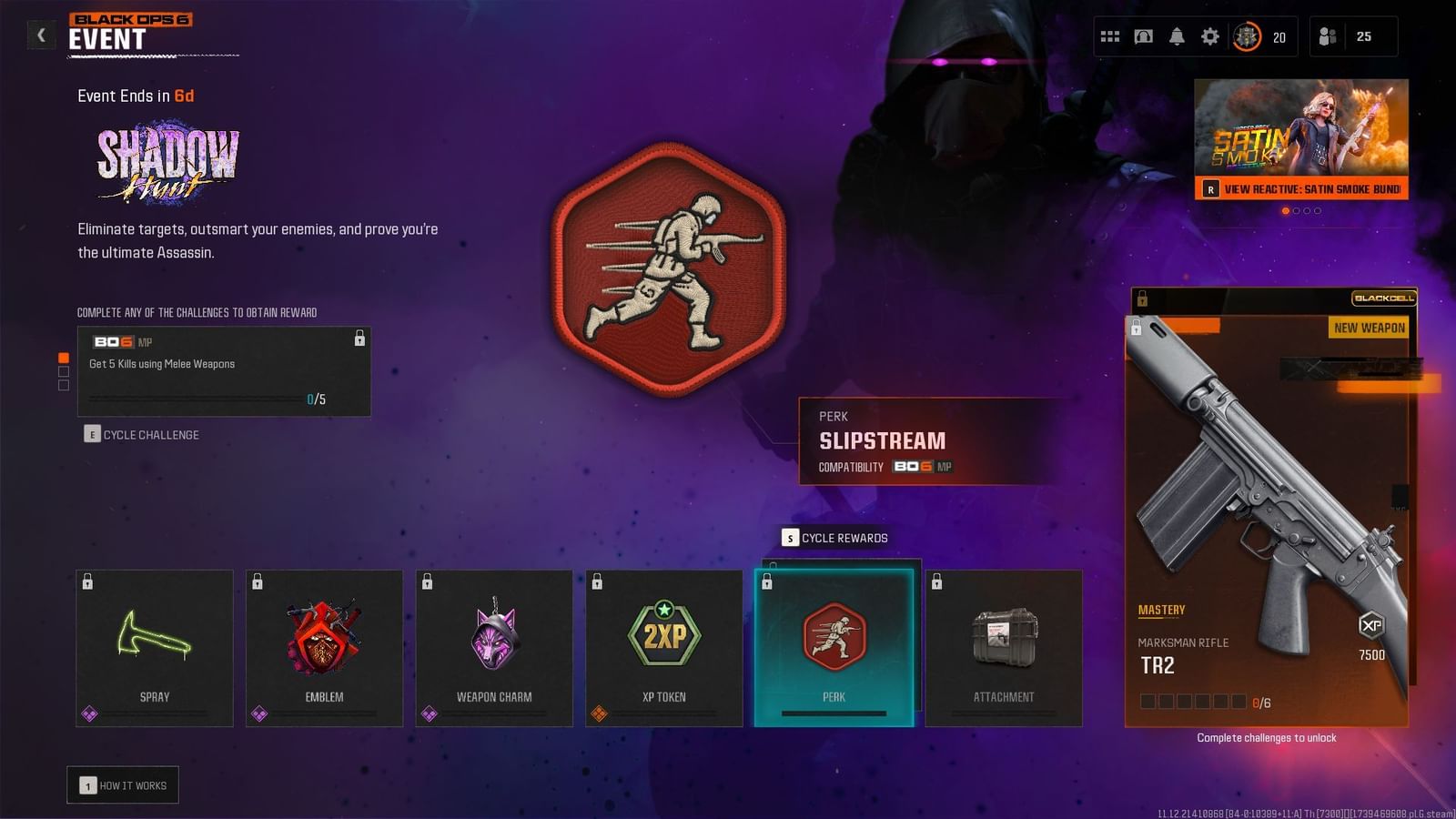Select the Weapon Charm reward tile
1456x819 pixels.
click(x=494, y=647)
